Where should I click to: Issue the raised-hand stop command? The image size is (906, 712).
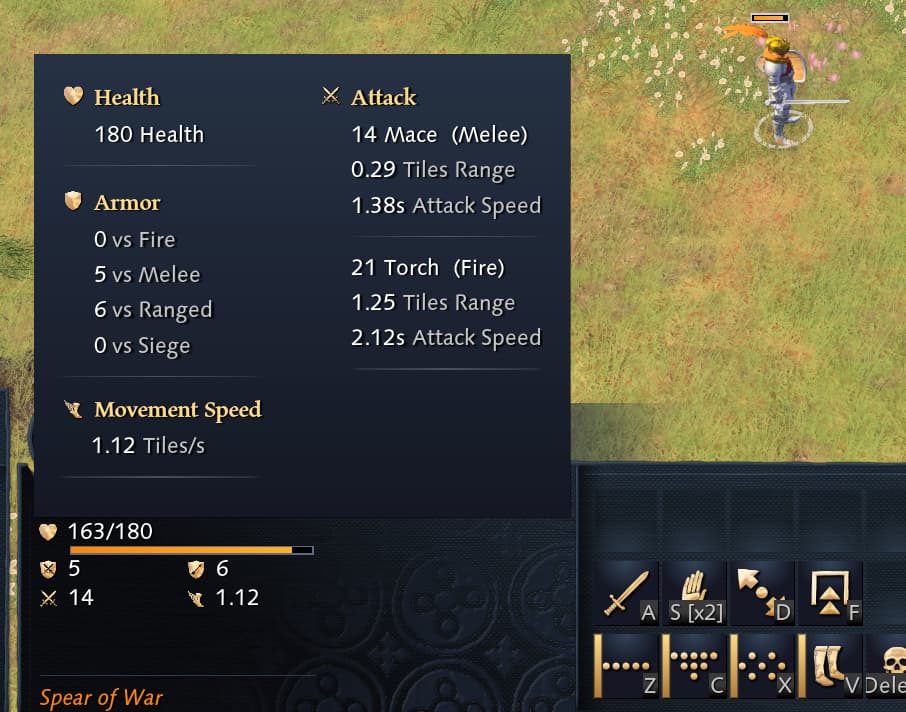tap(694, 593)
